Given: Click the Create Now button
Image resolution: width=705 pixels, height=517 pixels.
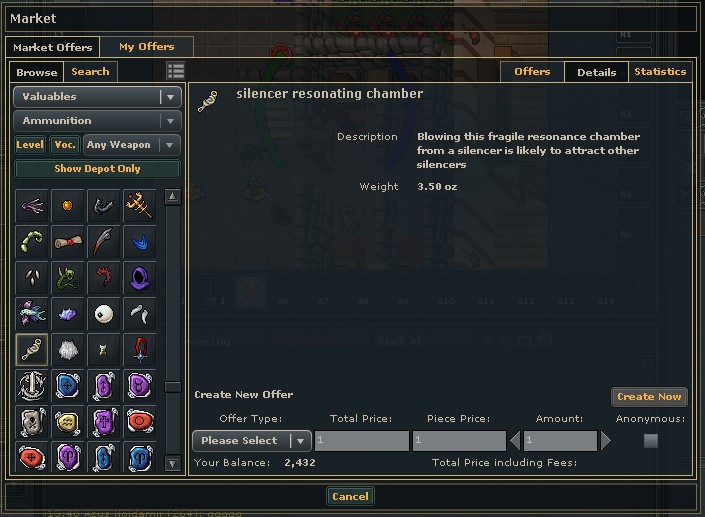Looking at the screenshot, I should point(649,397).
